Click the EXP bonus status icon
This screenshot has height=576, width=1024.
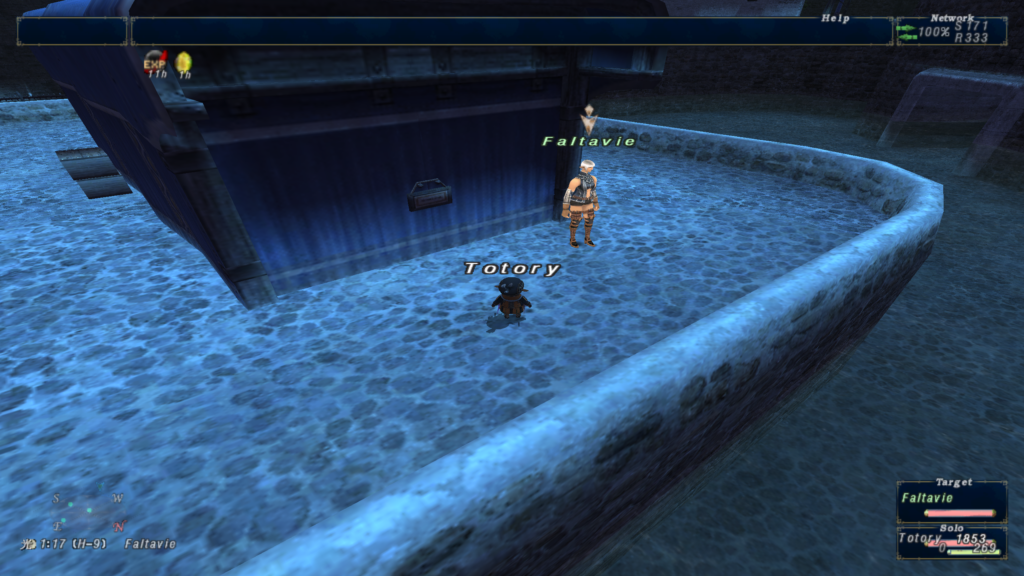(155, 64)
